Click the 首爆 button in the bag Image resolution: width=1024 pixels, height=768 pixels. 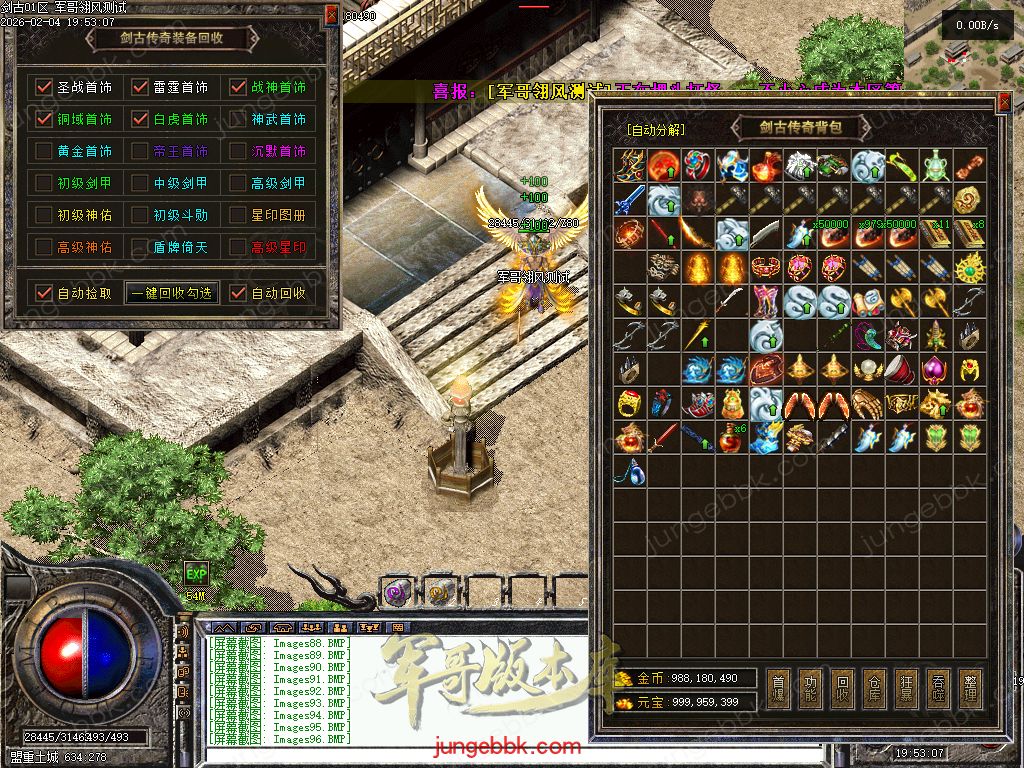778,687
